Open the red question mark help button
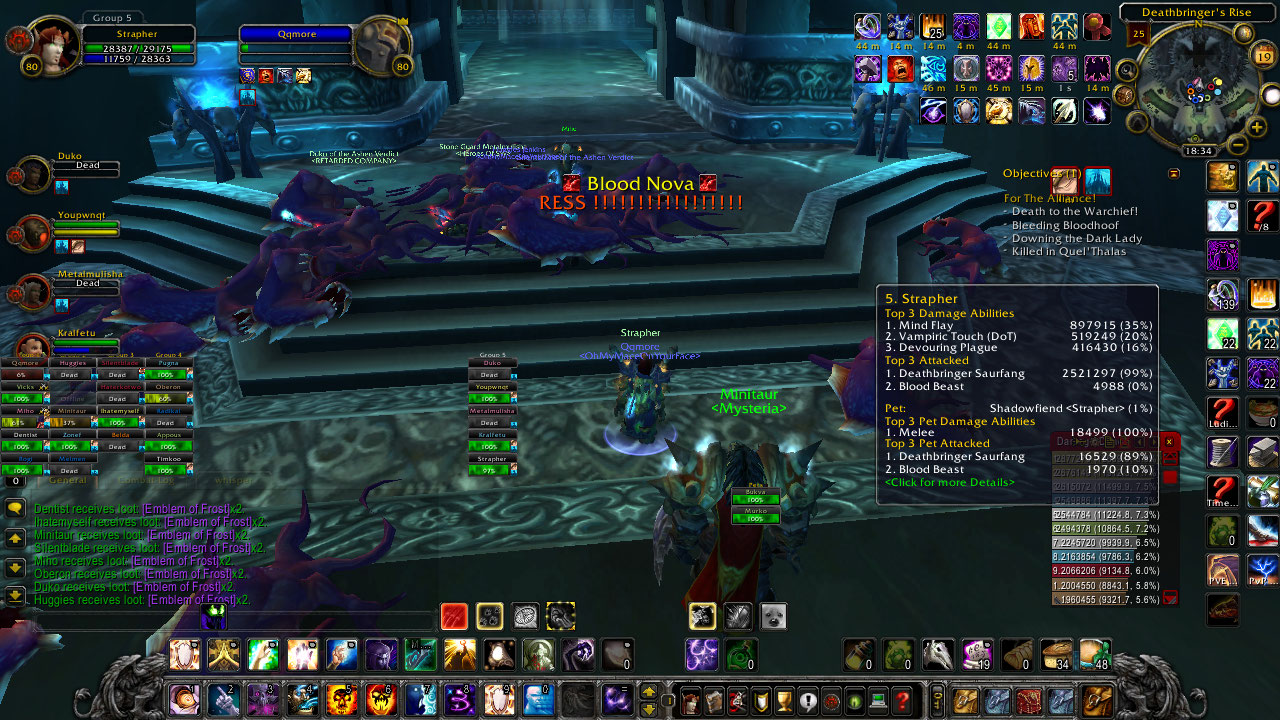This screenshot has width=1280, height=720. point(902,699)
